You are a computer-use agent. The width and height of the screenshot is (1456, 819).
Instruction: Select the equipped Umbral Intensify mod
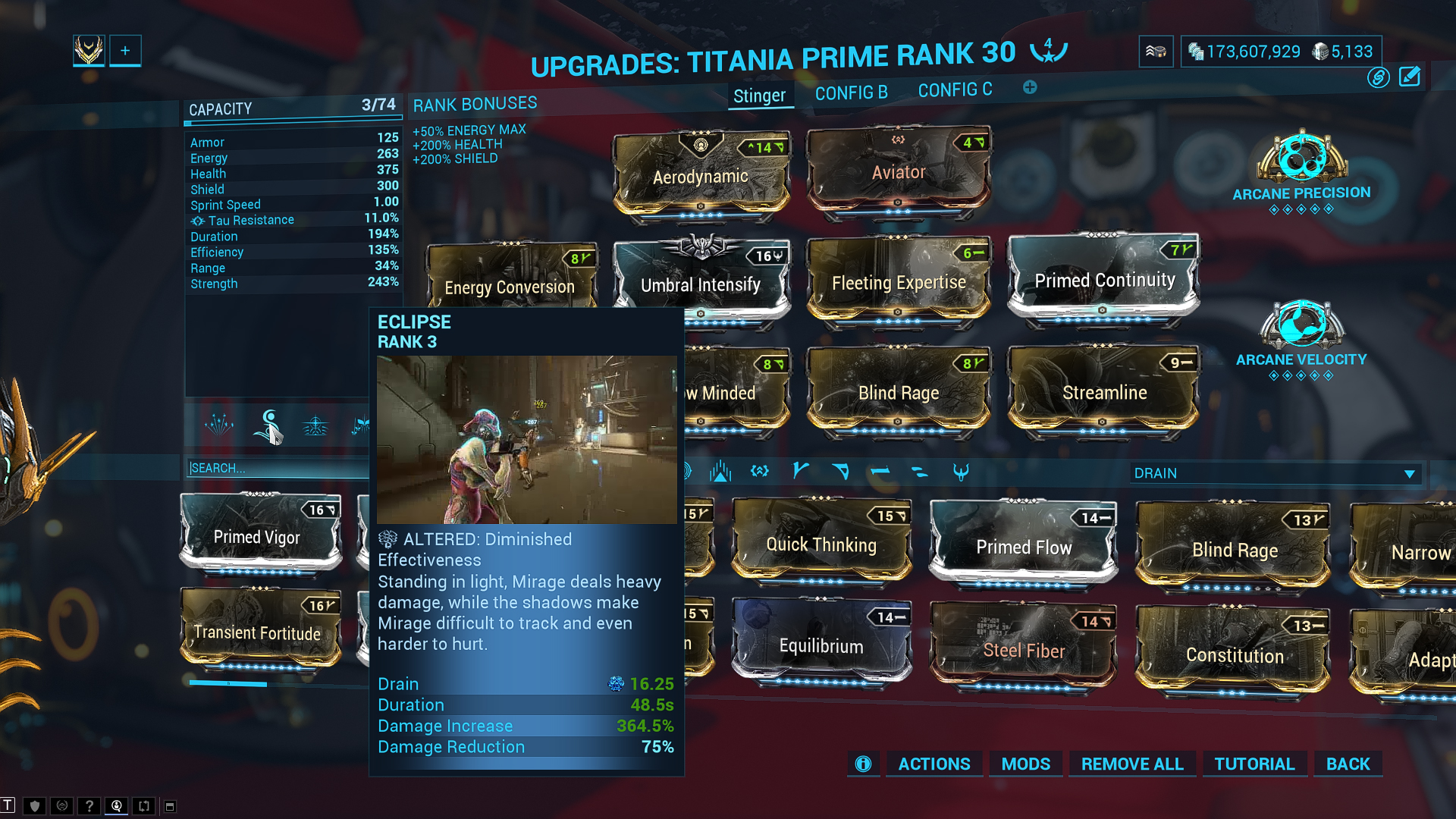(701, 284)
